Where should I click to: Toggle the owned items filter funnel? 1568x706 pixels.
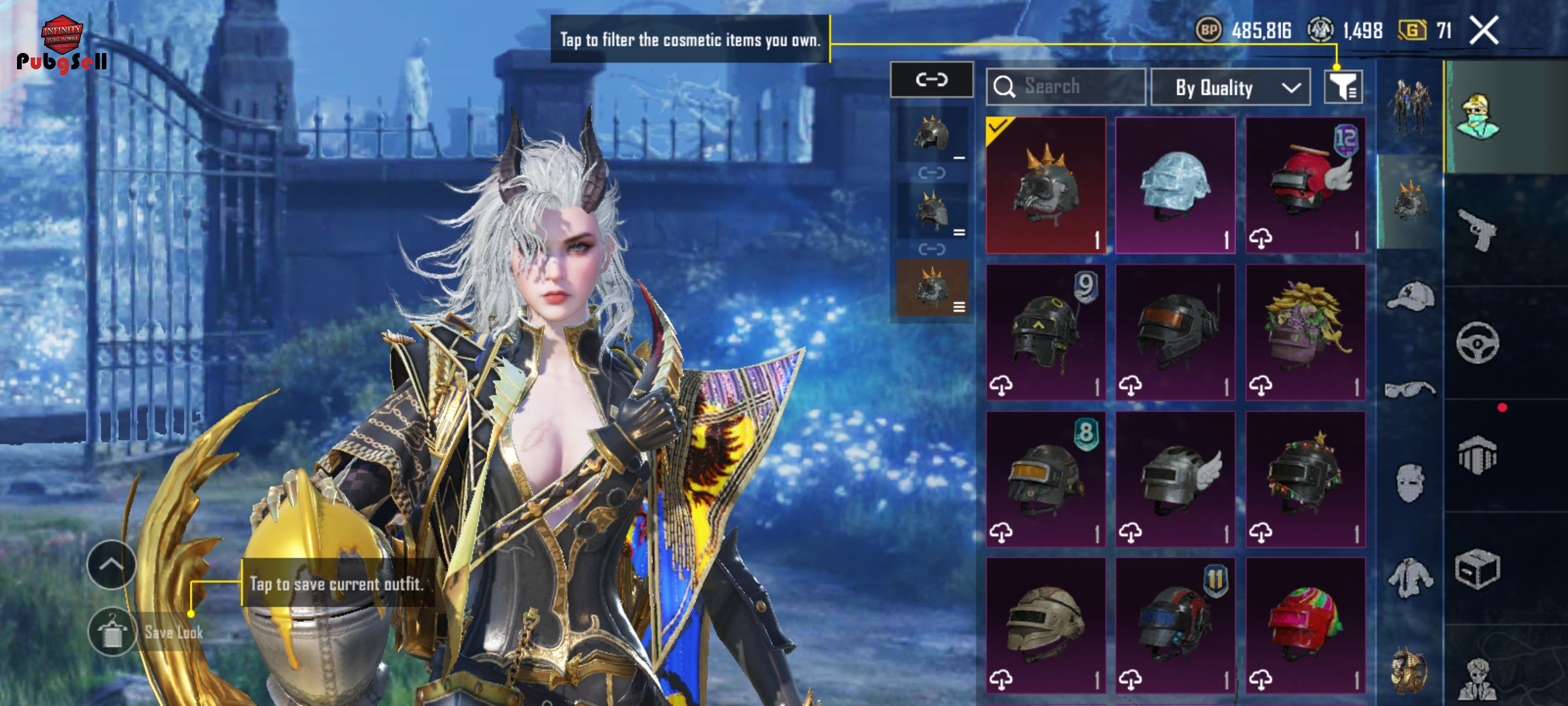pyautogui.click(x=1343, y=87)
